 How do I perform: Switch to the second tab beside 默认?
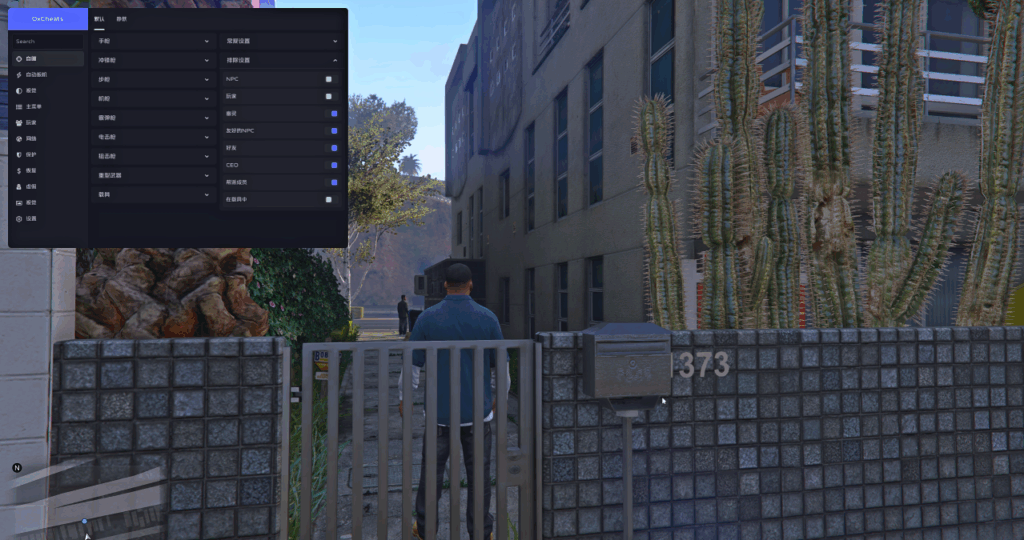tap(121, 19)
